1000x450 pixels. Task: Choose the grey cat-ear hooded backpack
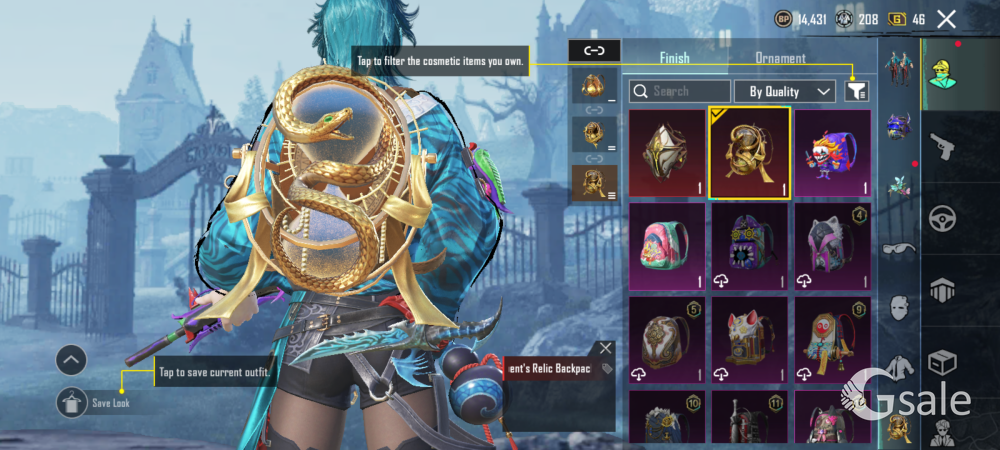click(x=832, y=247)
